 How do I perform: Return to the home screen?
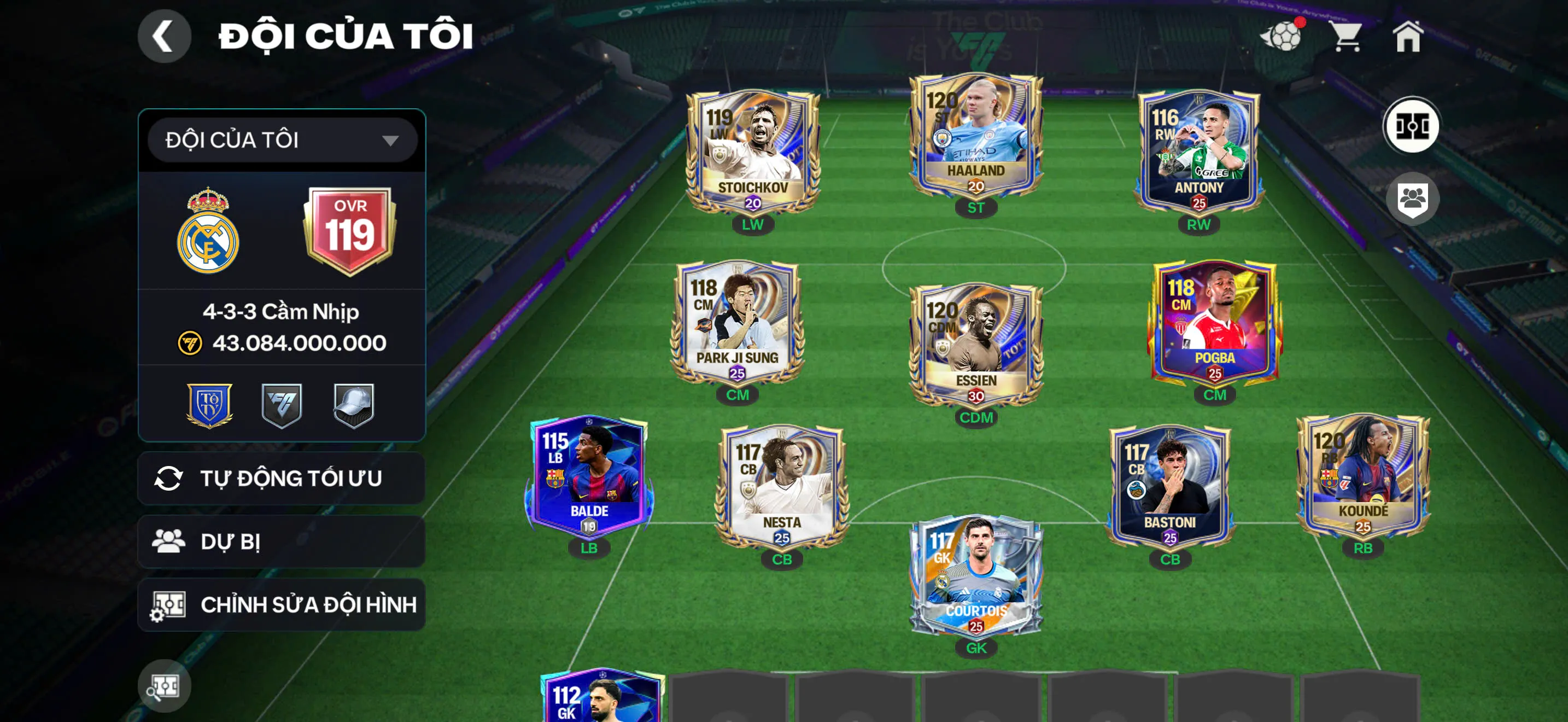(x=1408, y=37)
